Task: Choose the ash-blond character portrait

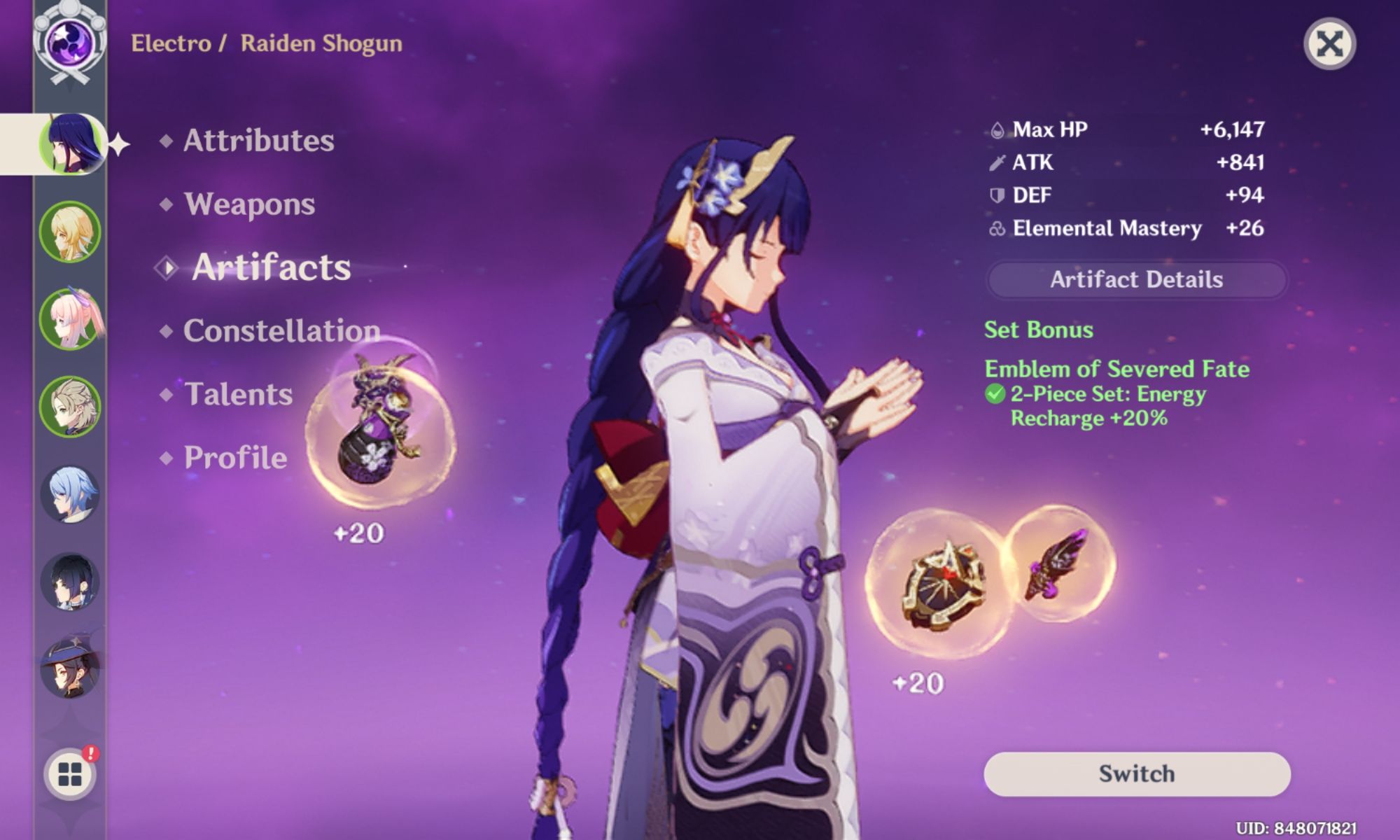Action: 70,407
